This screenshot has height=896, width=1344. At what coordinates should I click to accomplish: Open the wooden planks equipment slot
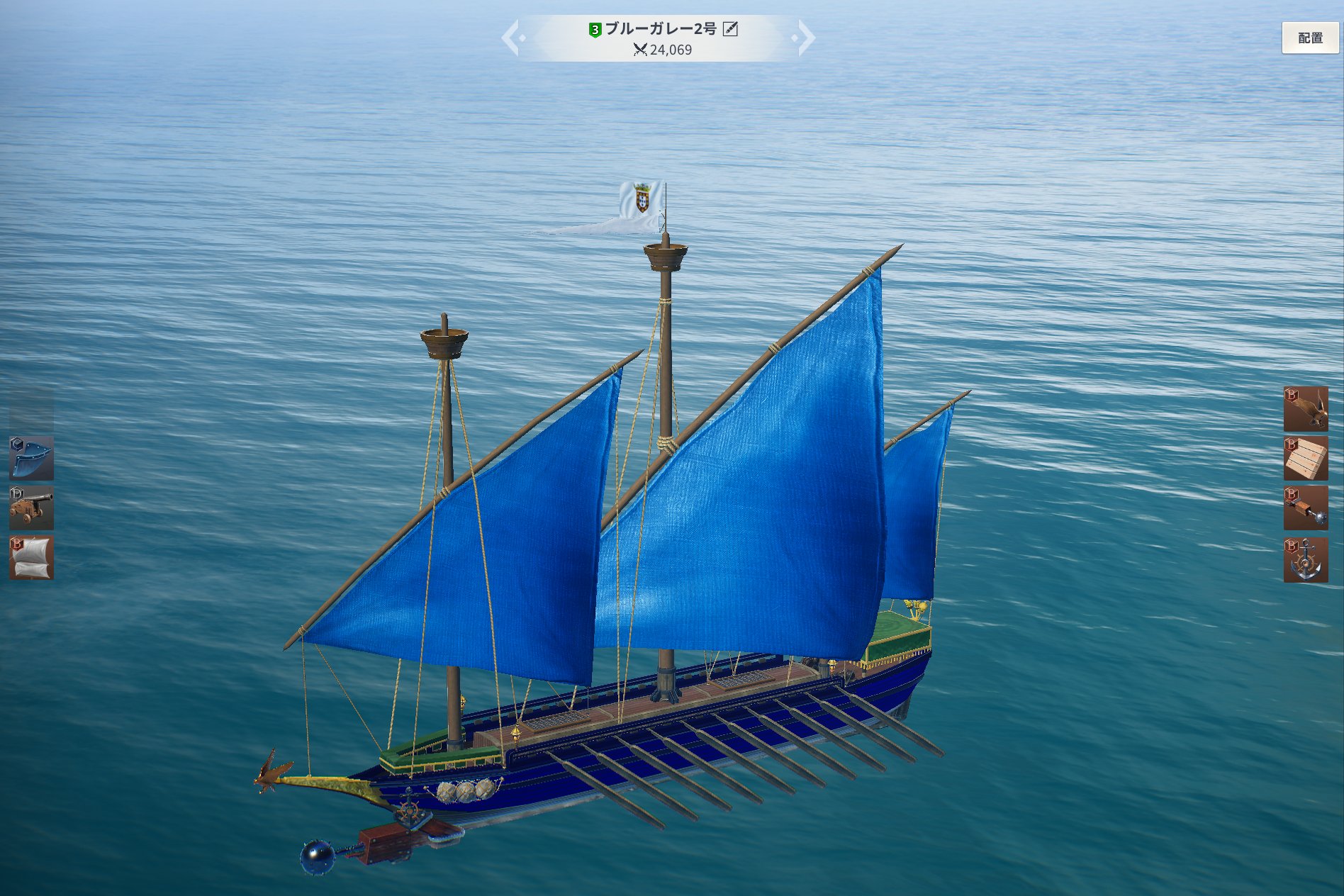[1305, 459]
